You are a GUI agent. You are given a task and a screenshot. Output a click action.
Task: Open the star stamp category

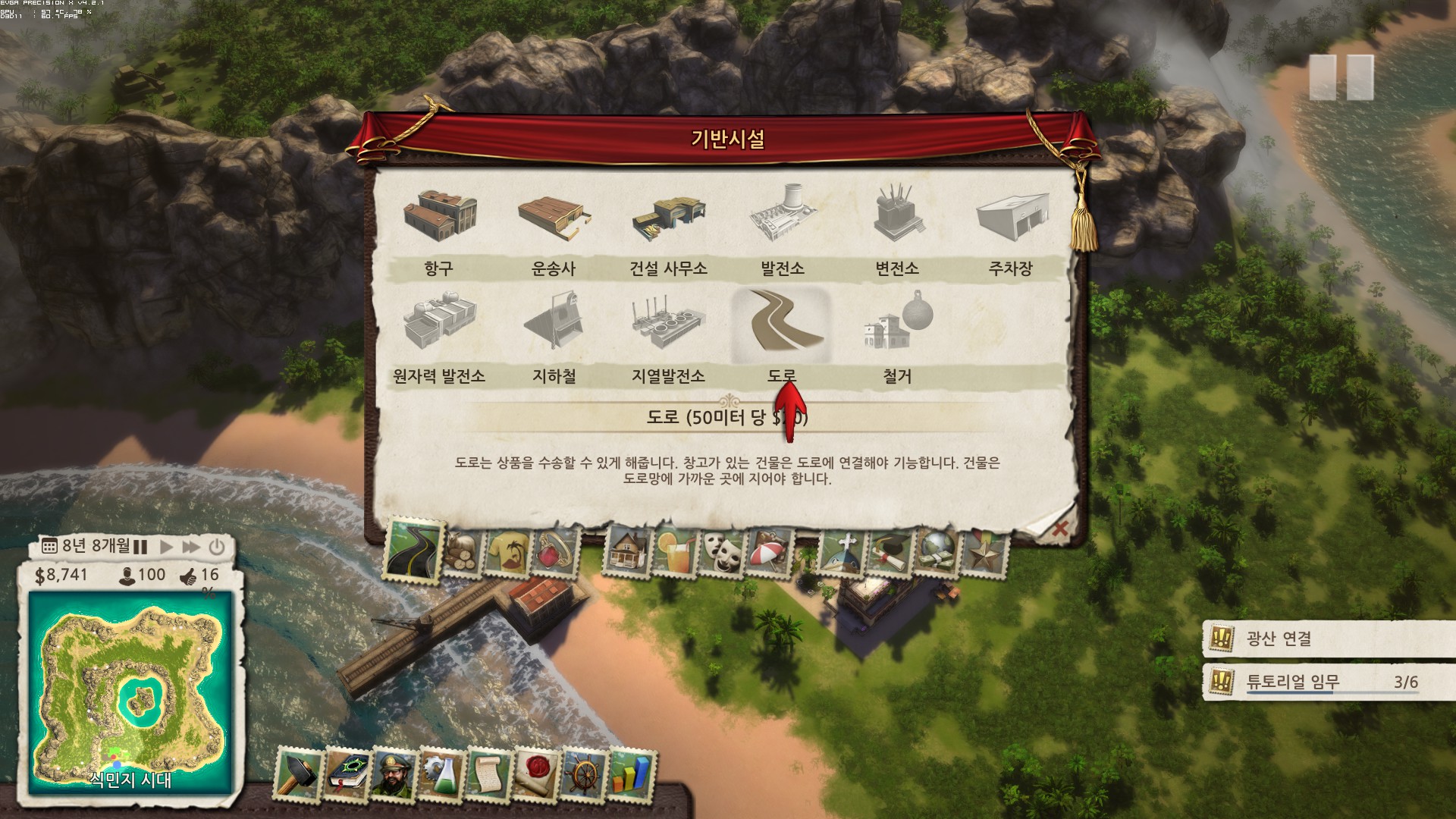[x=984, y=551]
